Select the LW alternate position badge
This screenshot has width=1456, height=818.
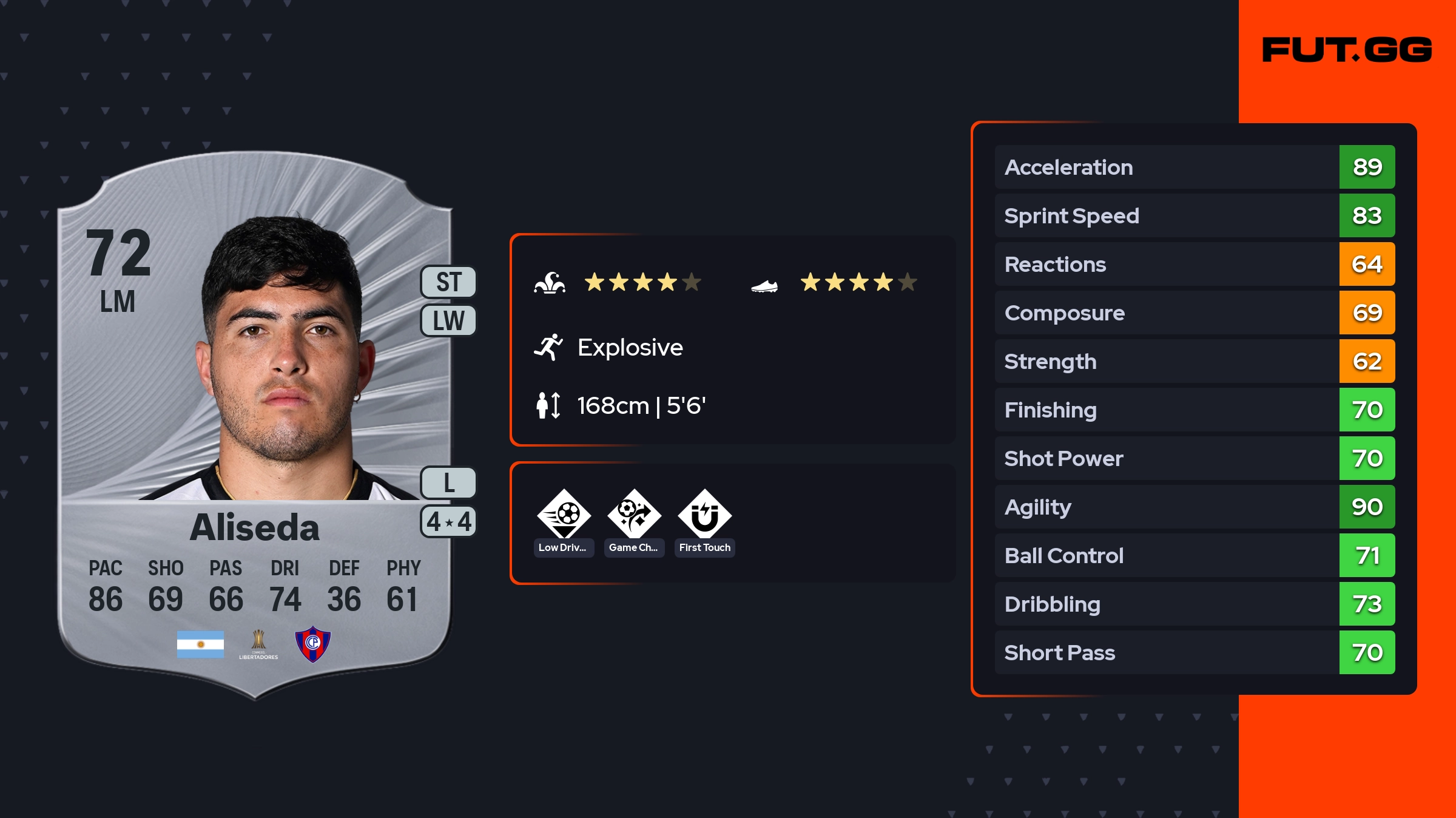pos(448,320)
